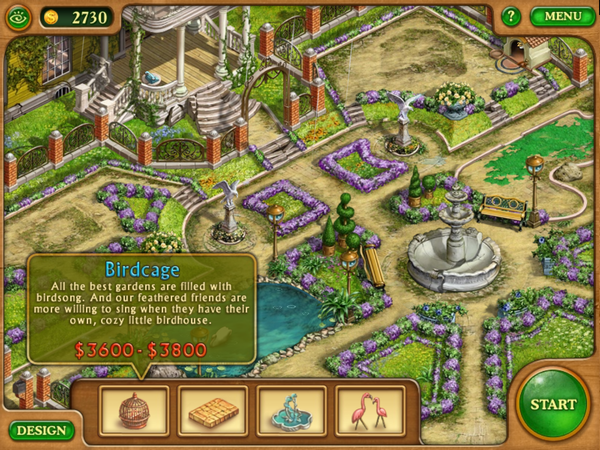600x450 pixels.
Task: Start the next level
Action: (x=553, y=404)
